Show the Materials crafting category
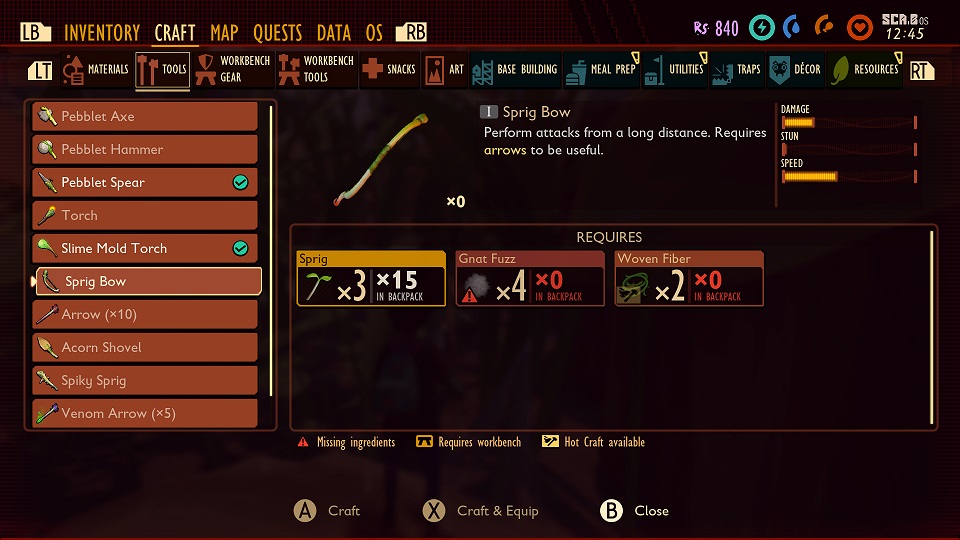The image size is (960, 540). coord(96,70)
